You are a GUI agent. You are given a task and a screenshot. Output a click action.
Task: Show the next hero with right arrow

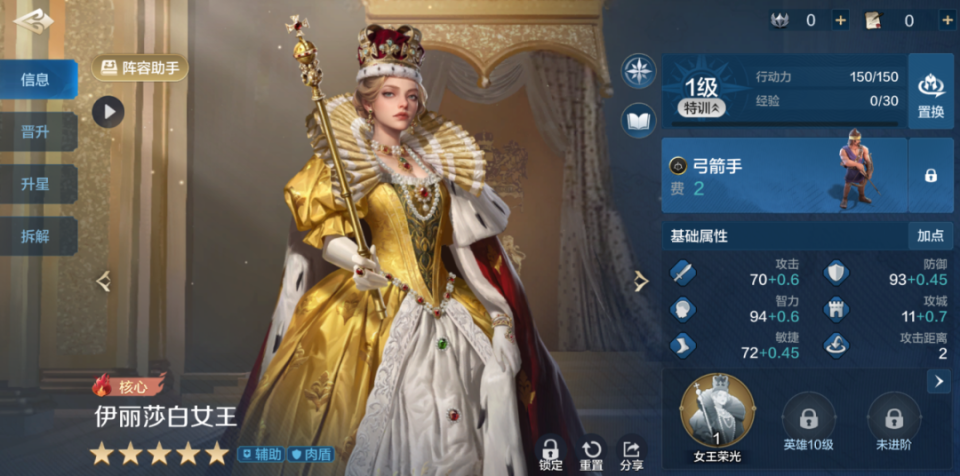(x=641, y=281)
